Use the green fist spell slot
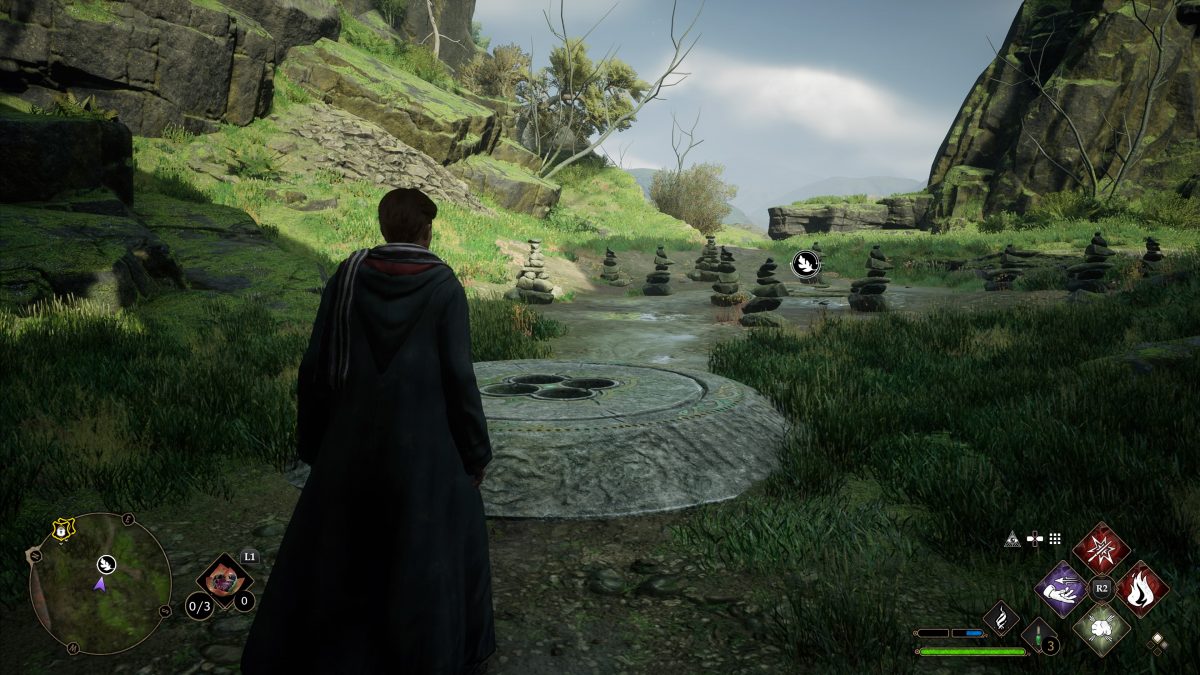 point(1101,629)
